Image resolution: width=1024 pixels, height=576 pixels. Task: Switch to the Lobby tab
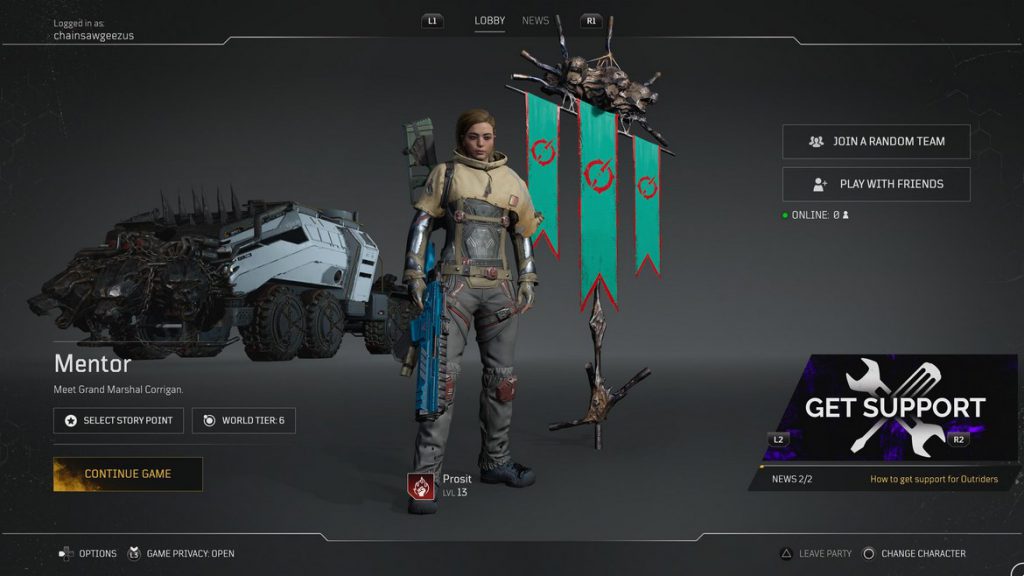489,21
